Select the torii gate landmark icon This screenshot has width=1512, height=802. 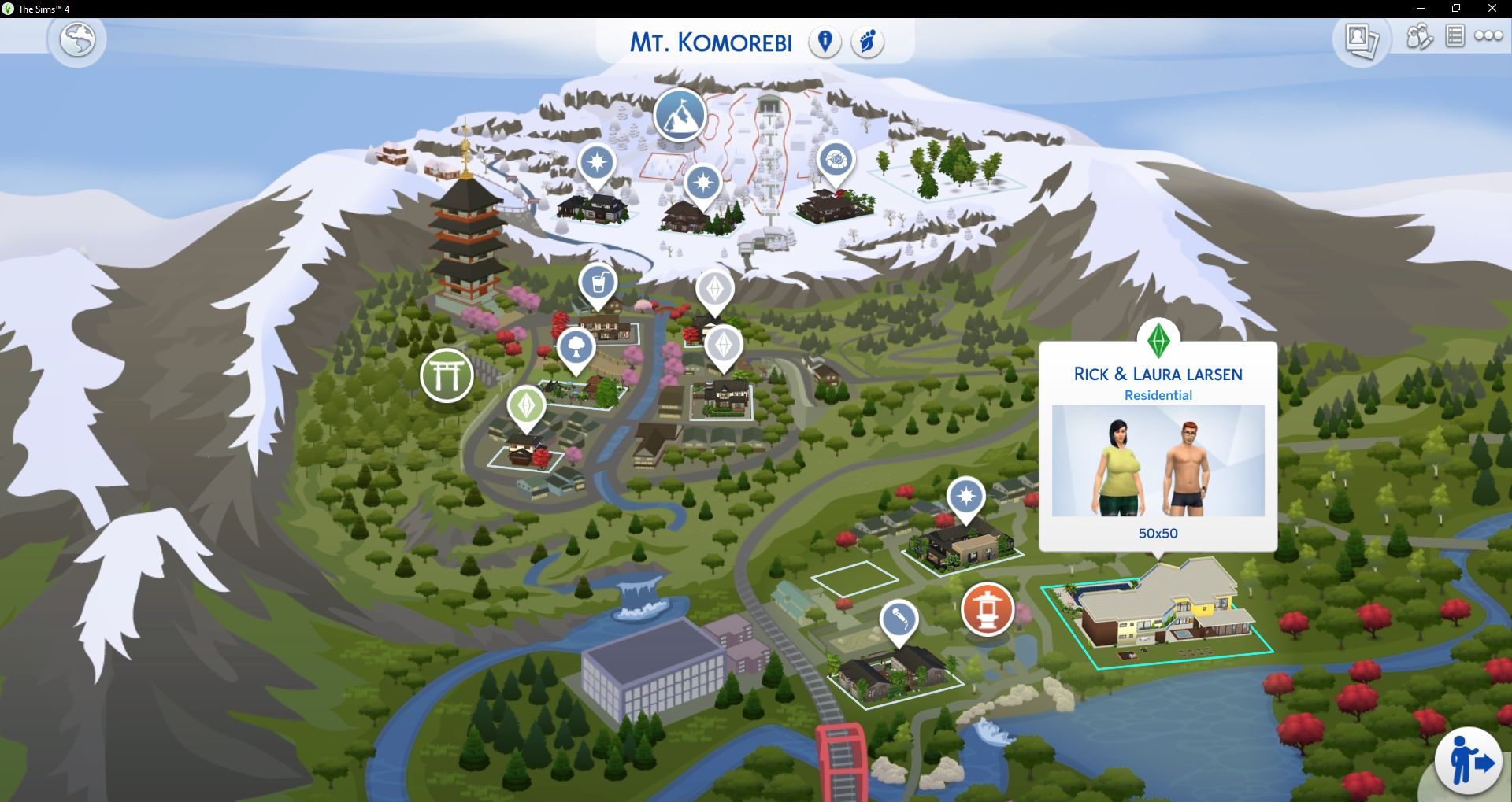point(447,375)
